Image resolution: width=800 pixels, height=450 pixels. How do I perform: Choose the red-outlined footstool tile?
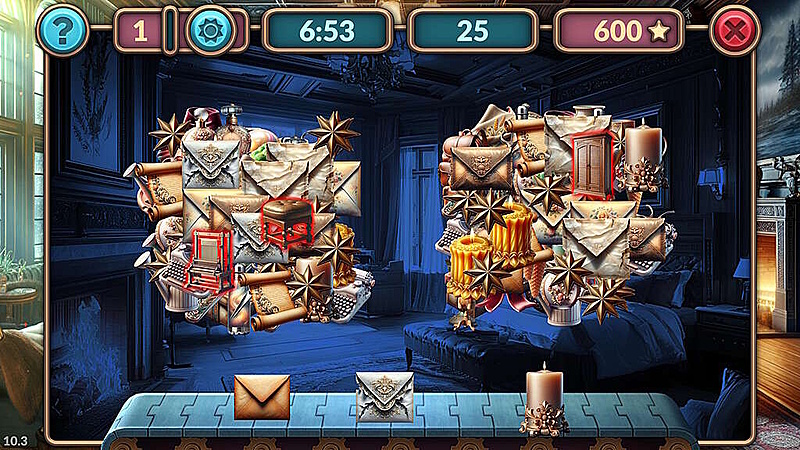click(287, 222)
